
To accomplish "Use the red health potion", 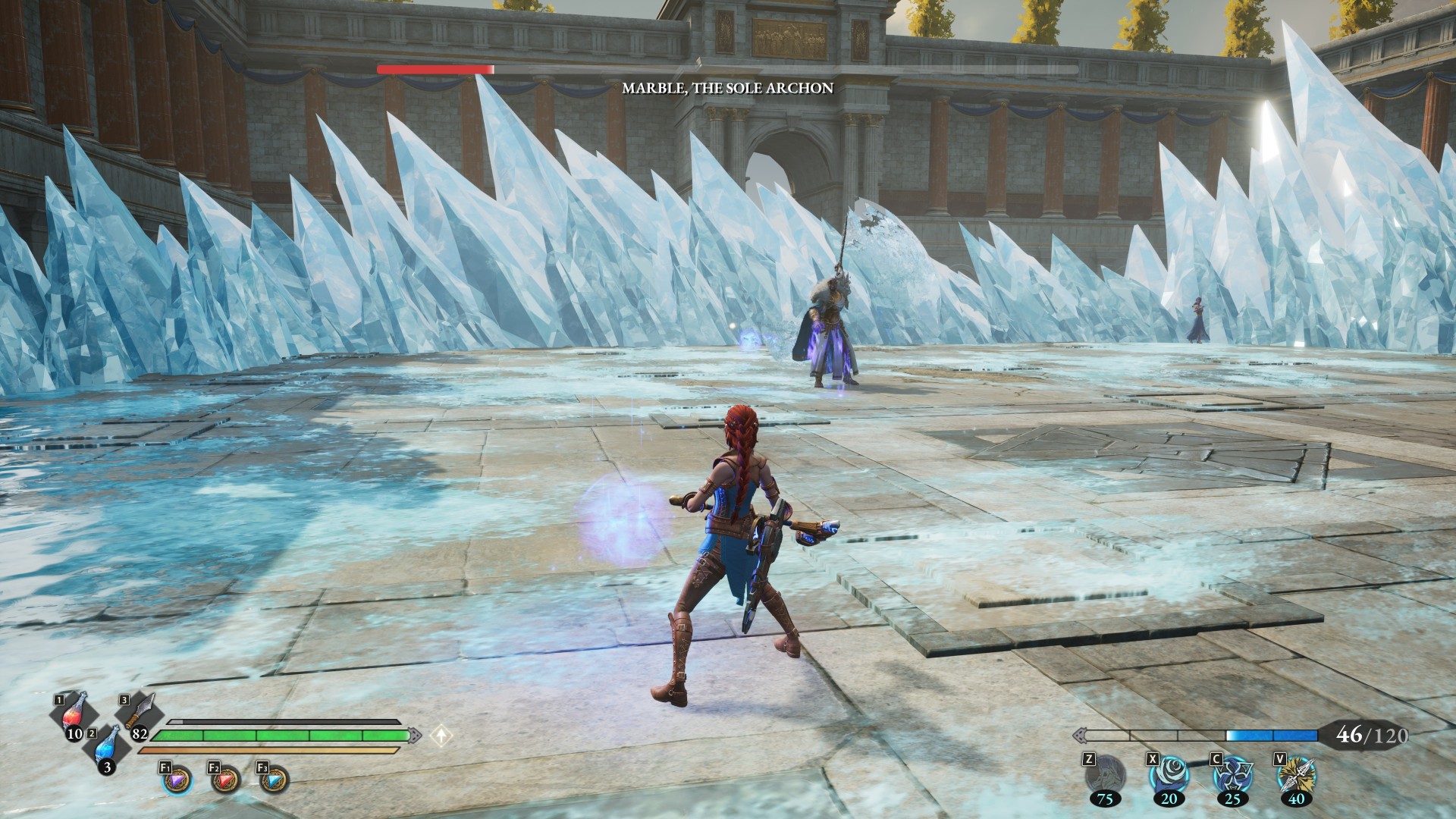I will point(74,715).
